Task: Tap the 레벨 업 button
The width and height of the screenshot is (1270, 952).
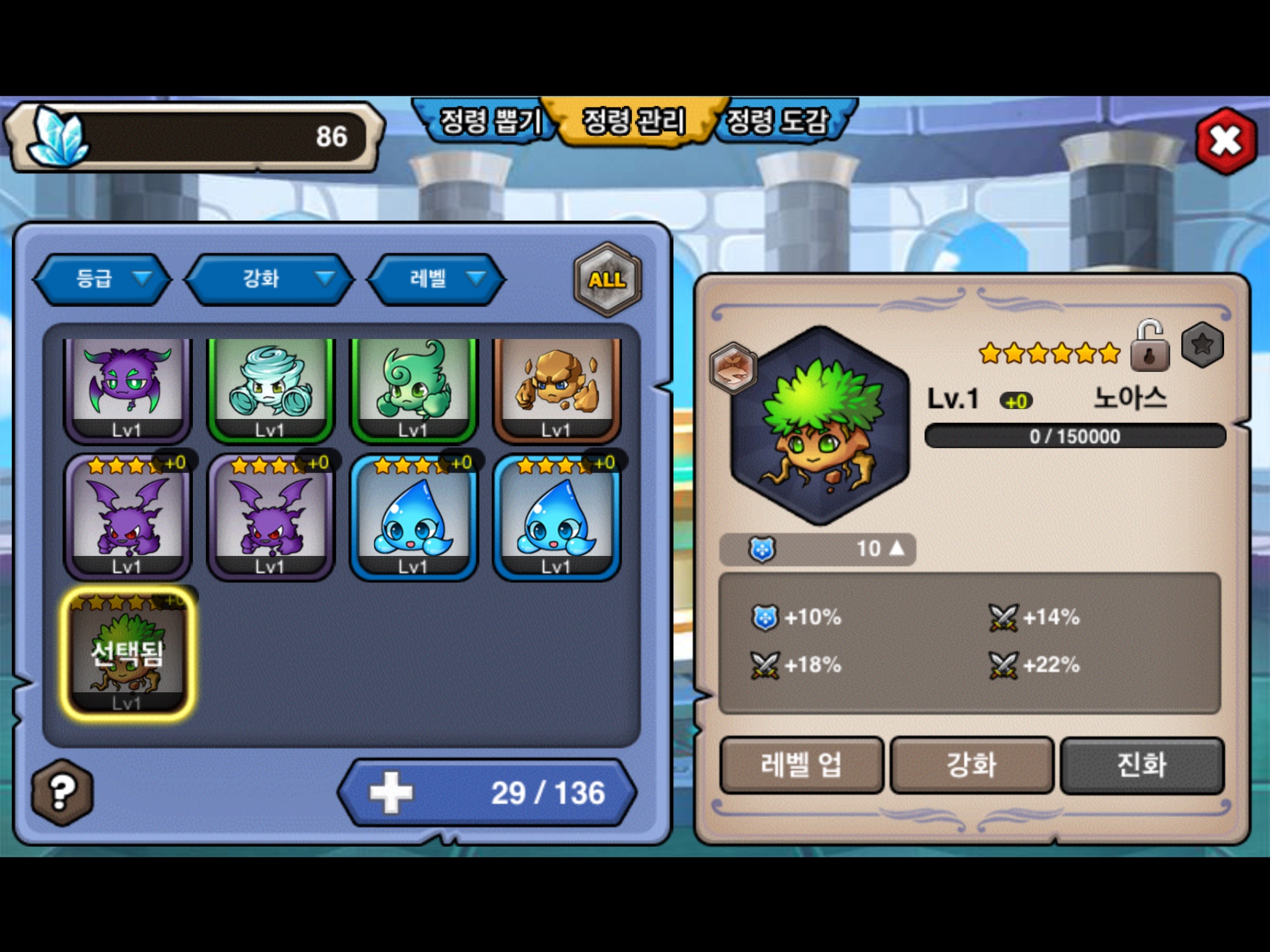Action: coord(801,765)
